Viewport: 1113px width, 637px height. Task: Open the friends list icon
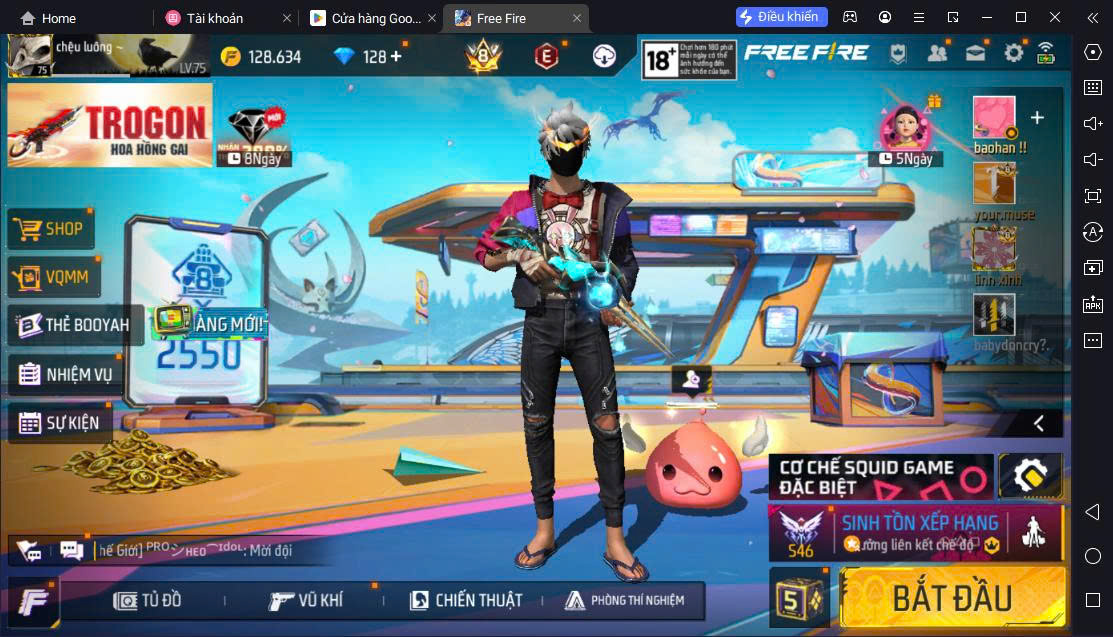coord(937,54)
